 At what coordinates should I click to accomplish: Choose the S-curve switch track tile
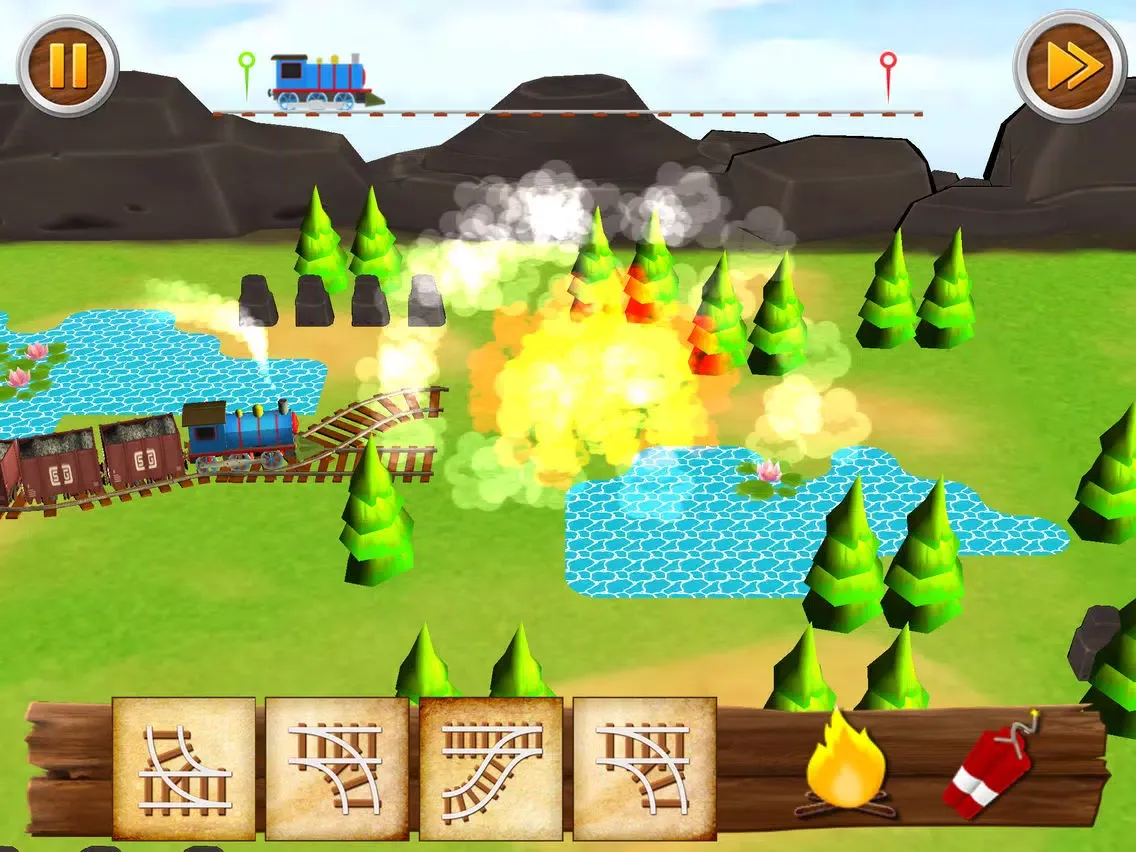tap(491, 768)
